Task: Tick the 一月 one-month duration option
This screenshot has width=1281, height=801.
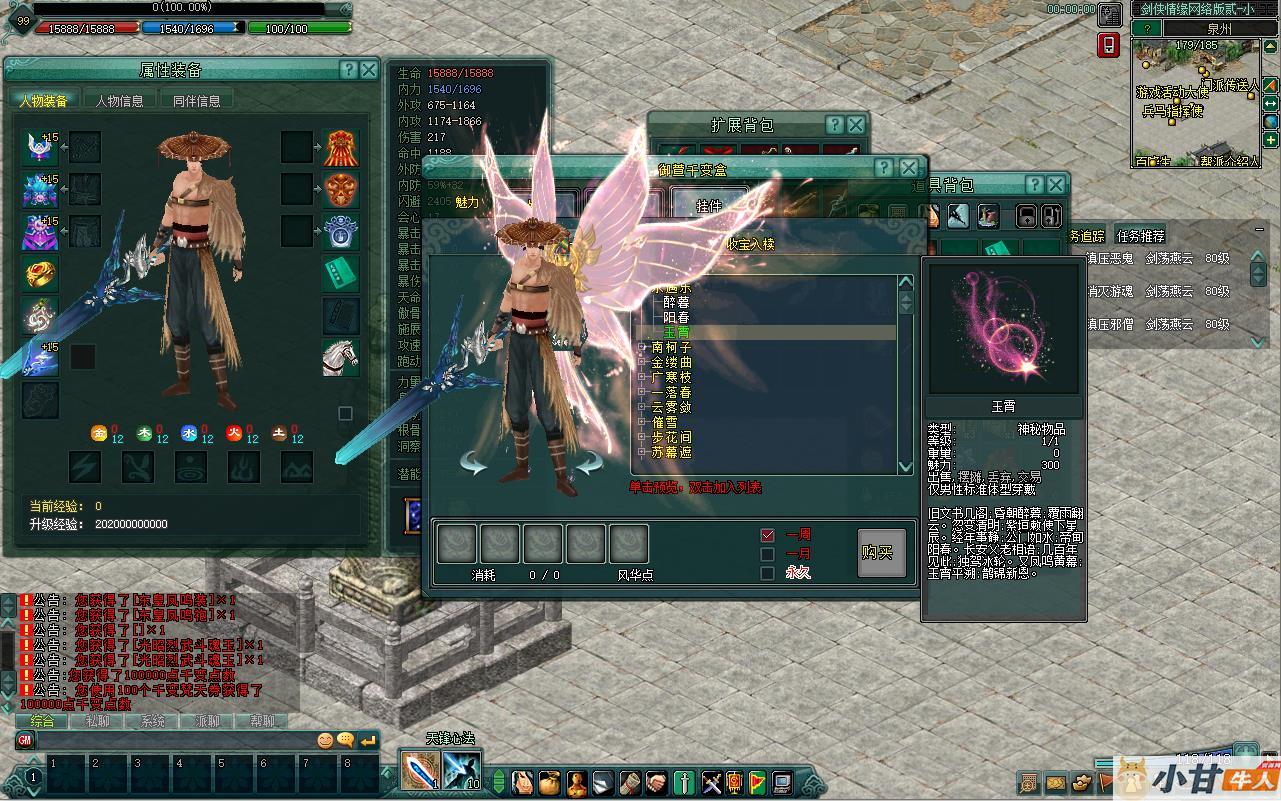Action: coord(768,554)
